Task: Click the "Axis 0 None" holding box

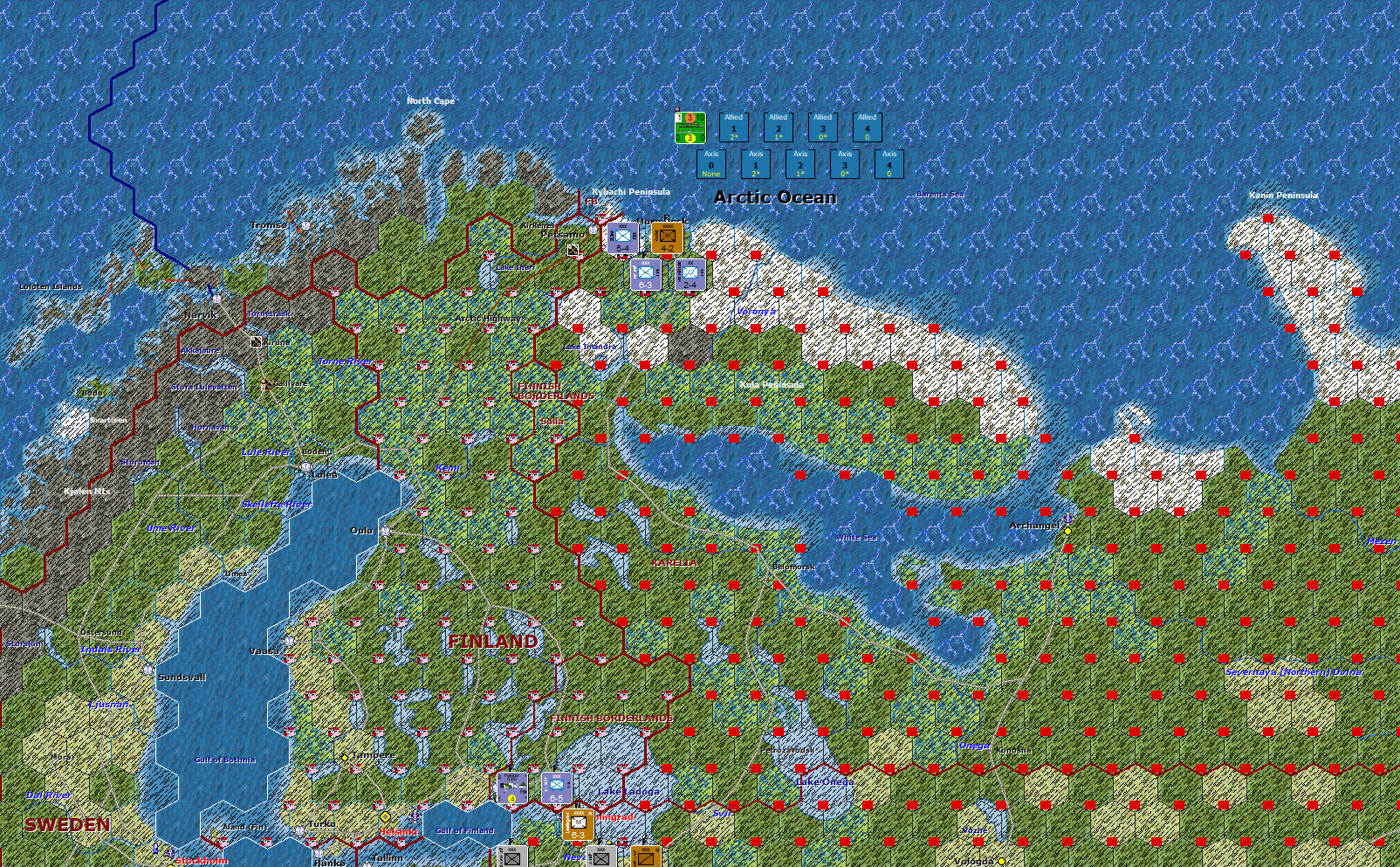Action: pyautogui.click(x=711, y=164)
